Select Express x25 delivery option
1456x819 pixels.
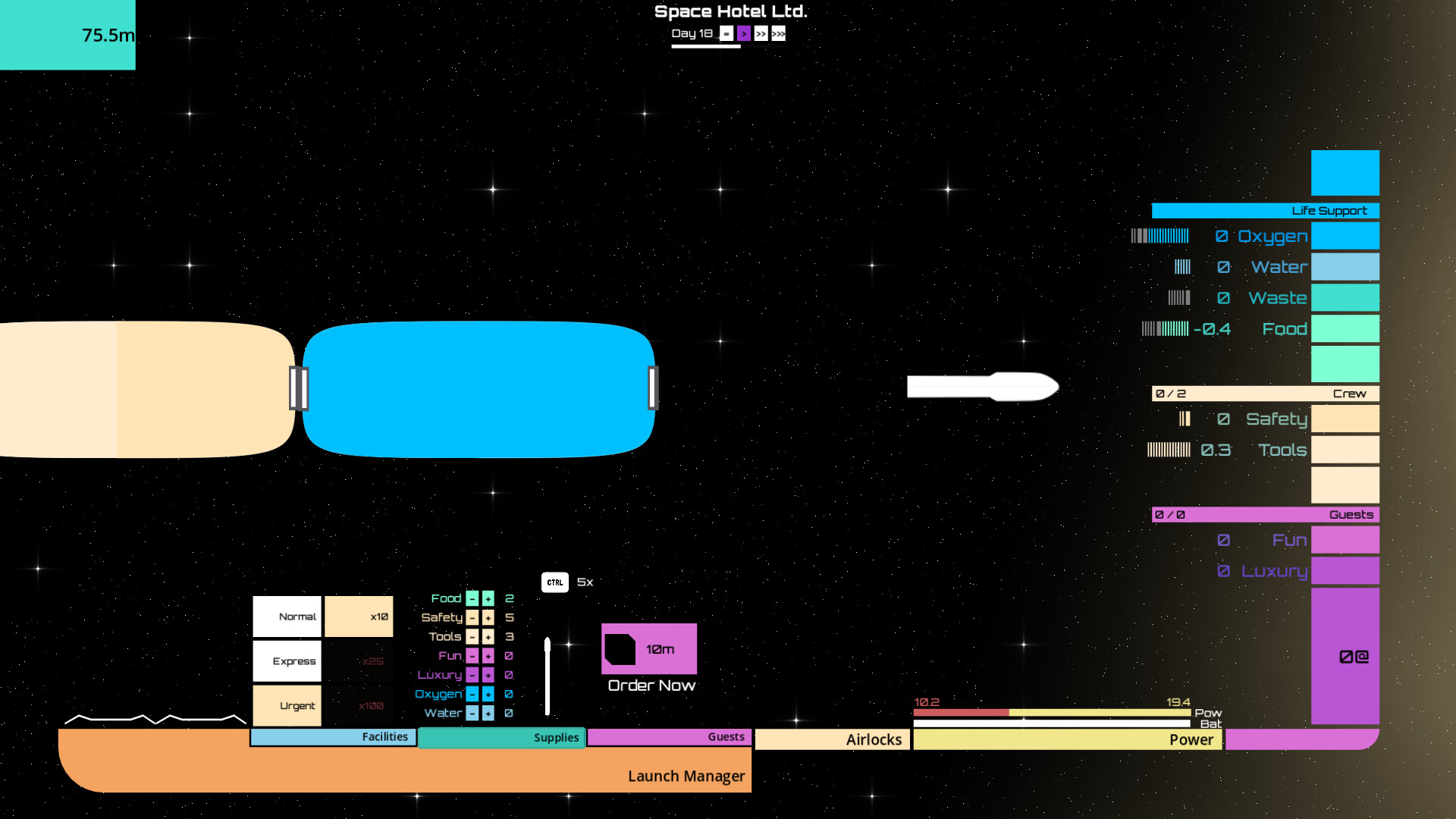287,661
